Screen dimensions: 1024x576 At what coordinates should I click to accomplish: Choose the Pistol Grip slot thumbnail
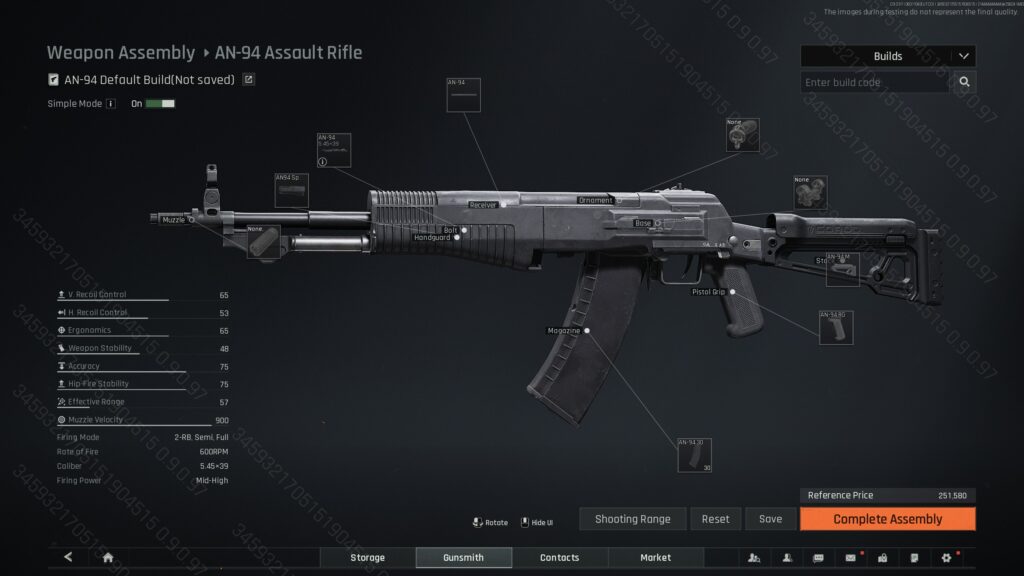[836, 328]
